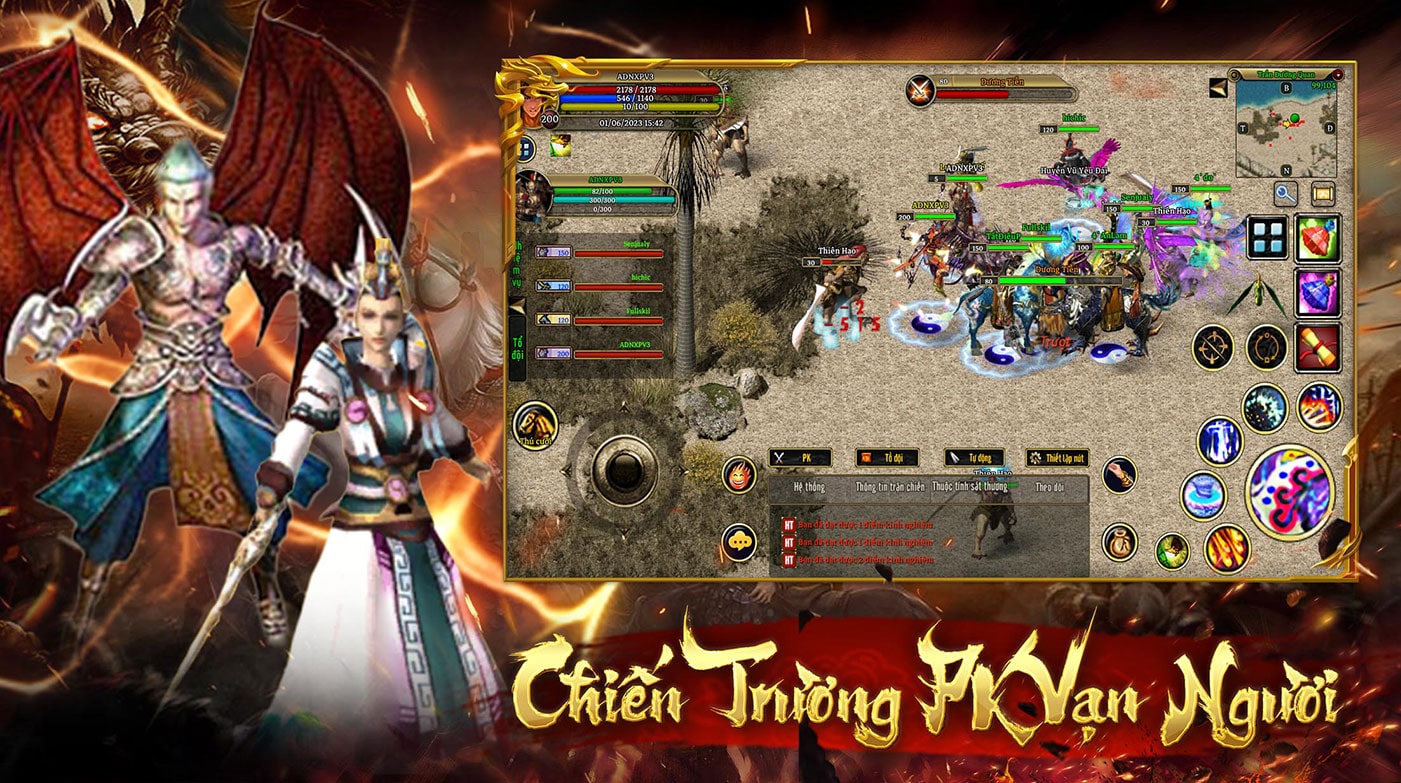Use the blue mana potion slot
The width and height of the screenshot is (1401, 783).
click(1318, 292)
